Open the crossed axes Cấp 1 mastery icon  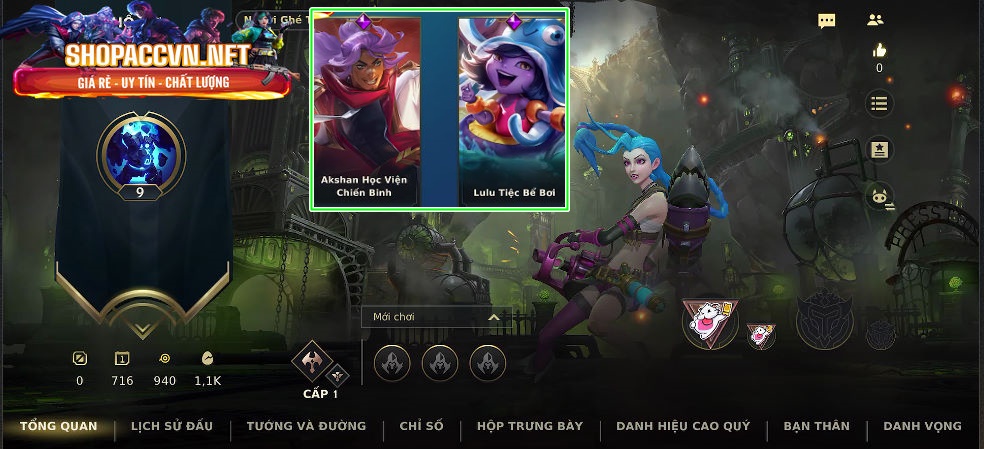coord(313,362)
